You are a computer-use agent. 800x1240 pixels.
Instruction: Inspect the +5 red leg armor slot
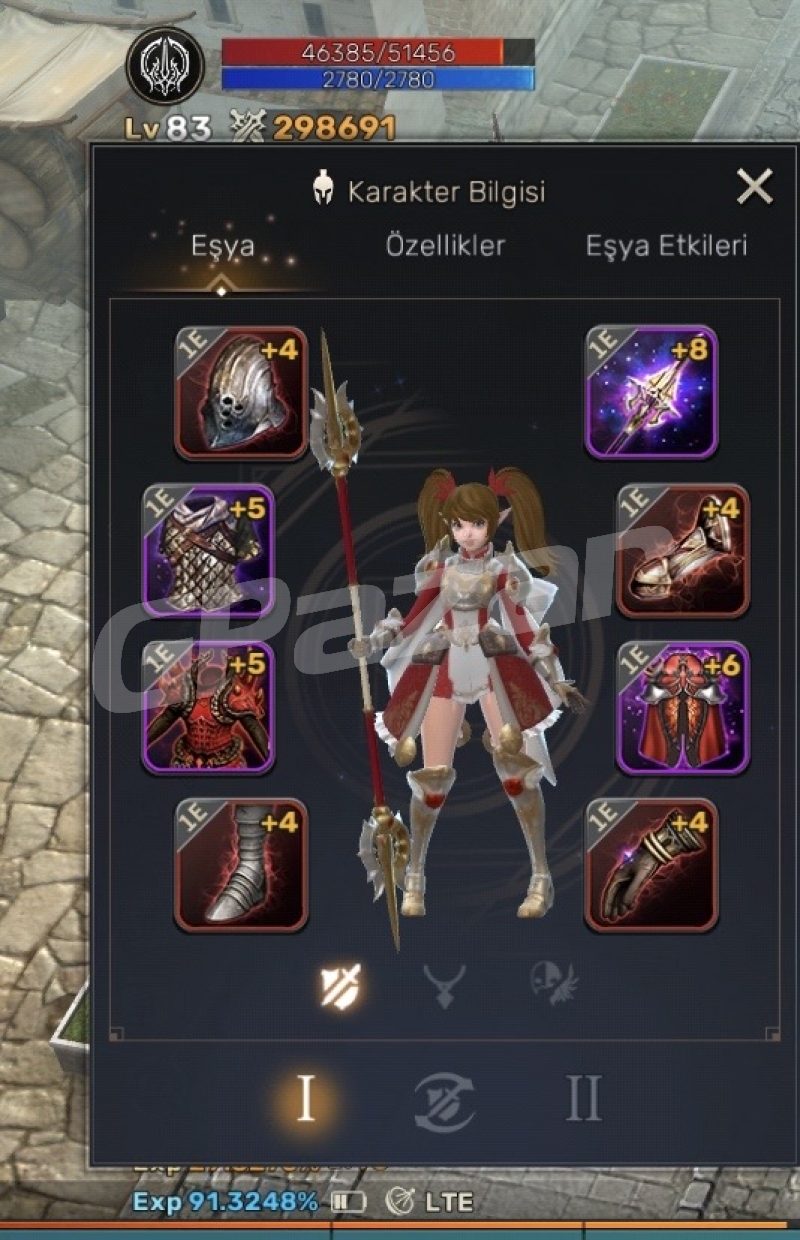point(209,707)
